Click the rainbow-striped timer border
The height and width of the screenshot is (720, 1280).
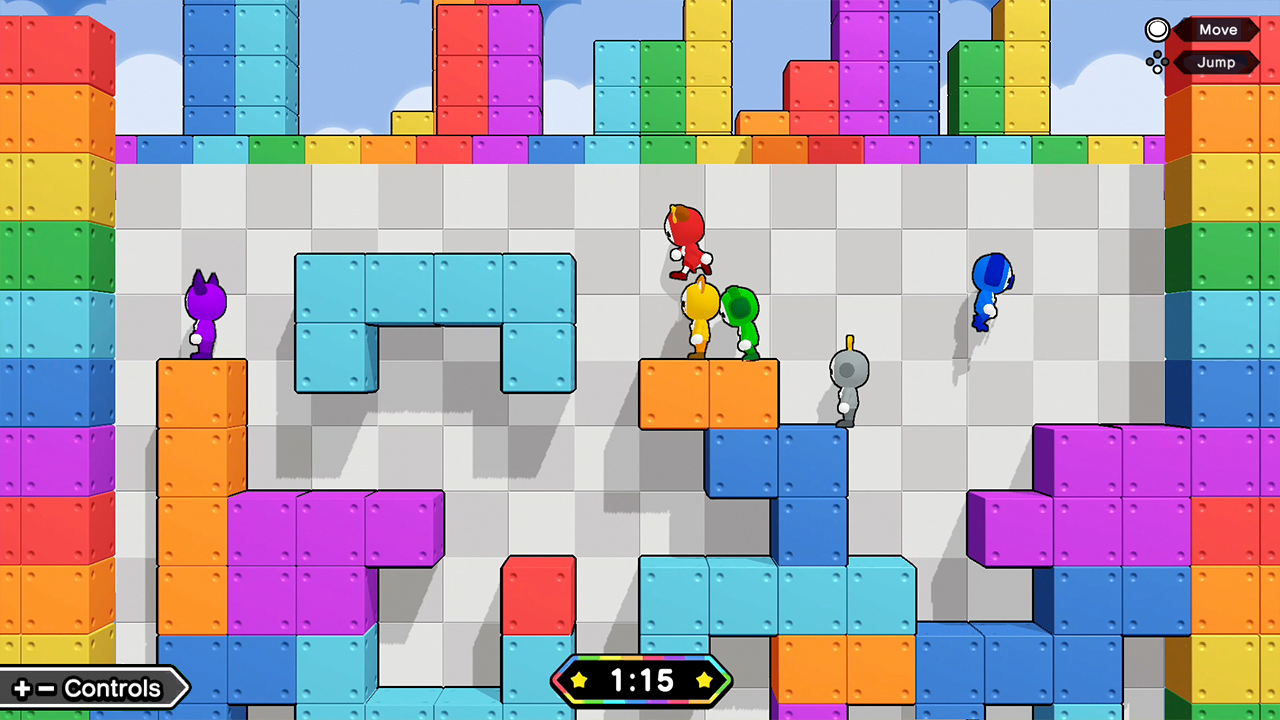(642, 661)
